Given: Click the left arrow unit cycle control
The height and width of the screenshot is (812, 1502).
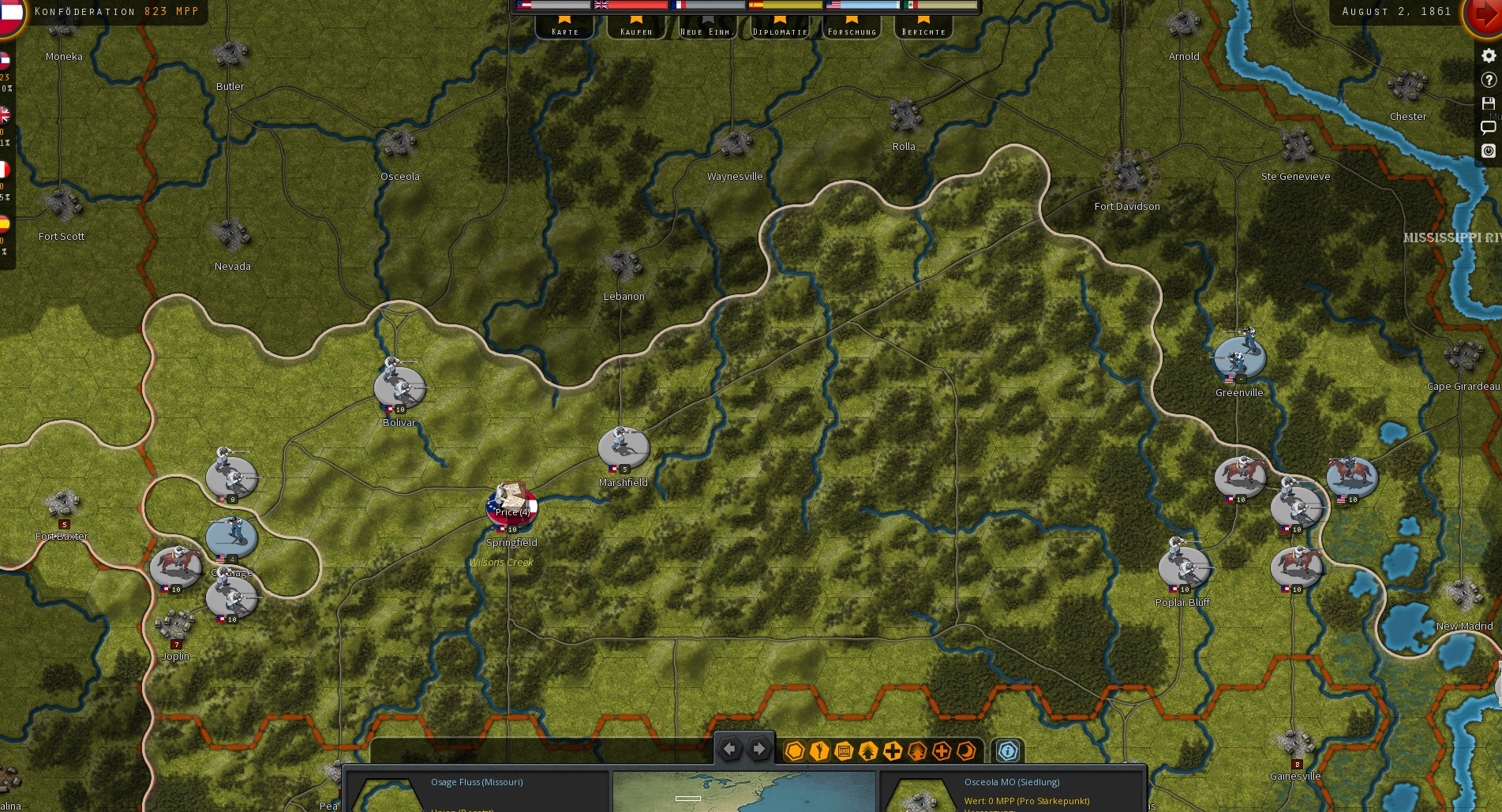Looking at the screenshot, I should point(730,747).
